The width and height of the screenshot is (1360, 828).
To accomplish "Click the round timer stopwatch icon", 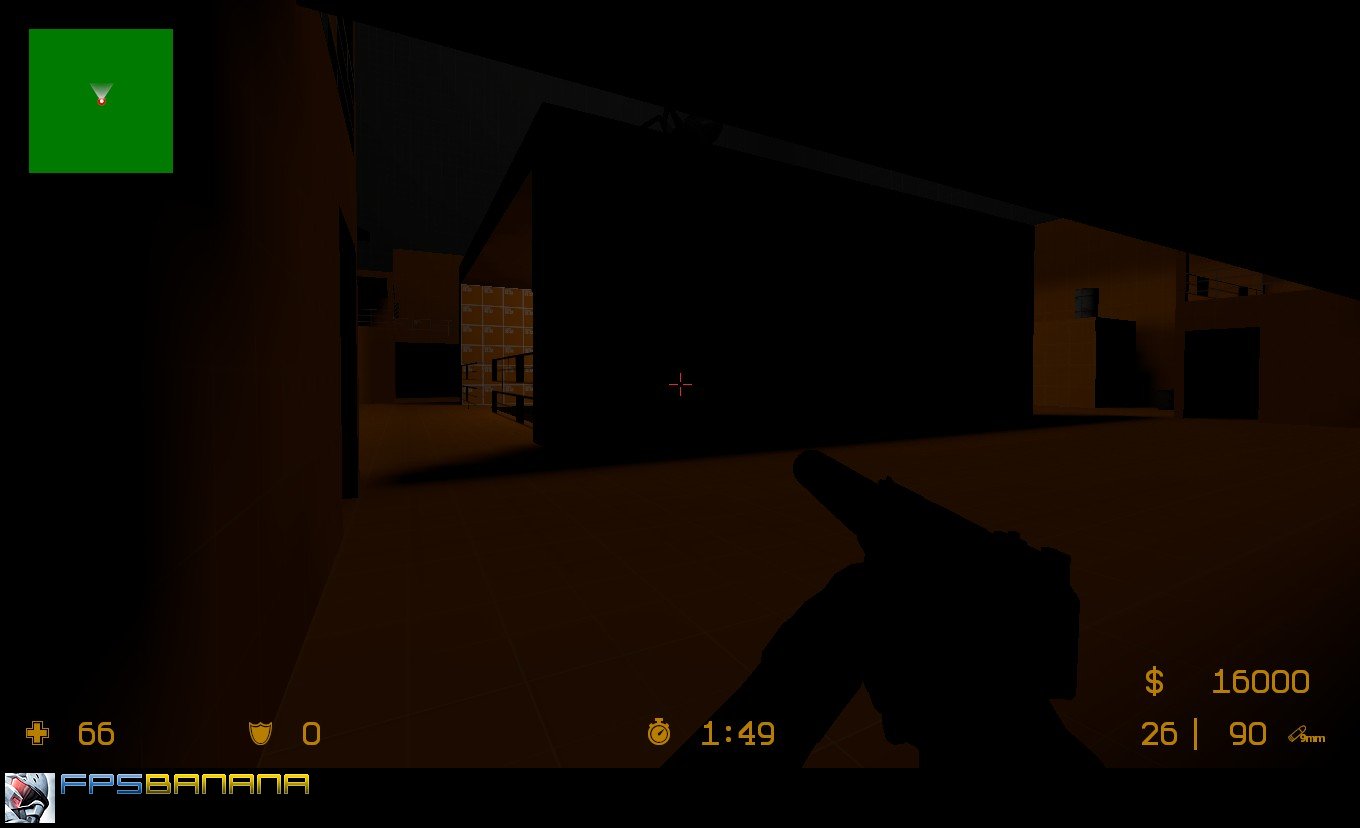I will pyautogui.click(x=659, y=734).
